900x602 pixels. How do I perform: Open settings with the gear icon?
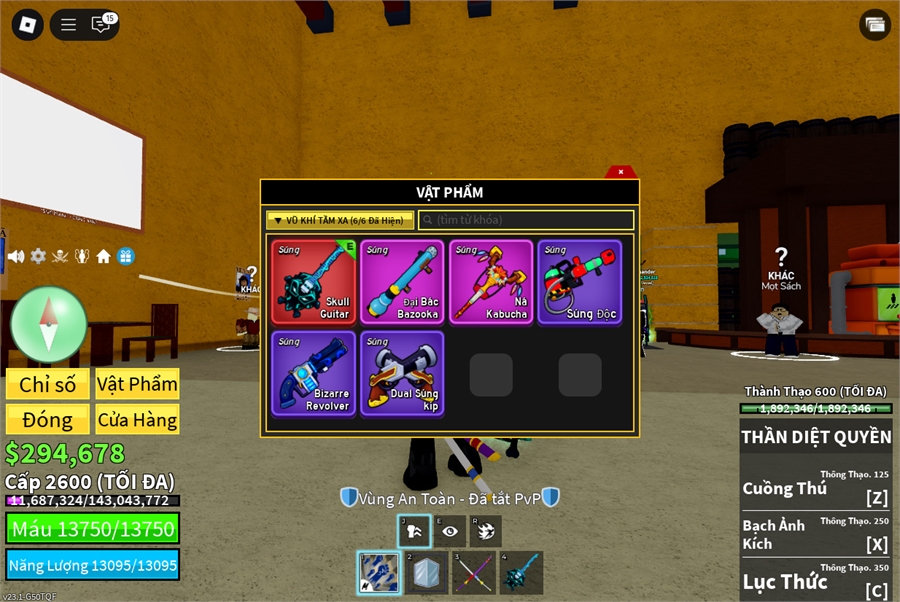click(38, 256)
